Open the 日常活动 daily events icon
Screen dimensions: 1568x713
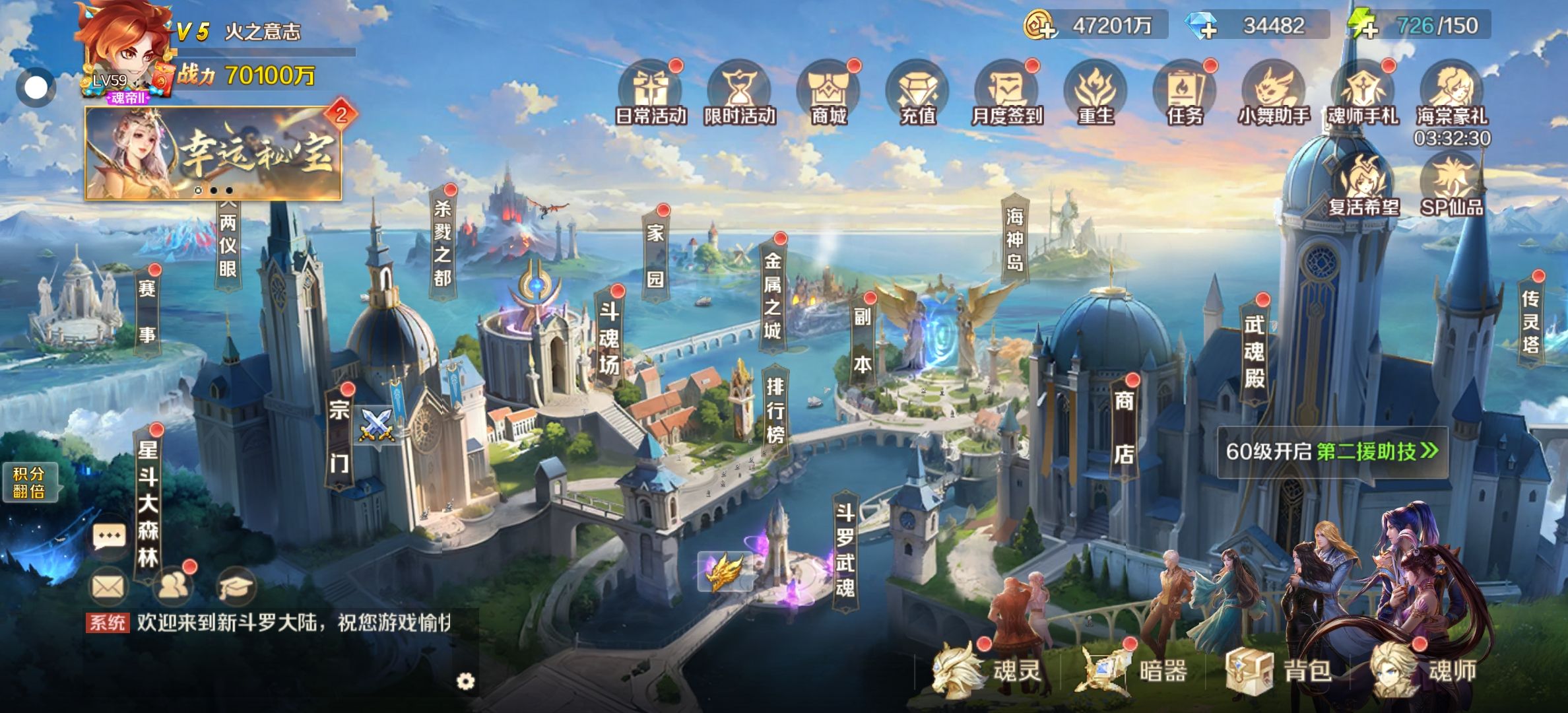(651, 93)
